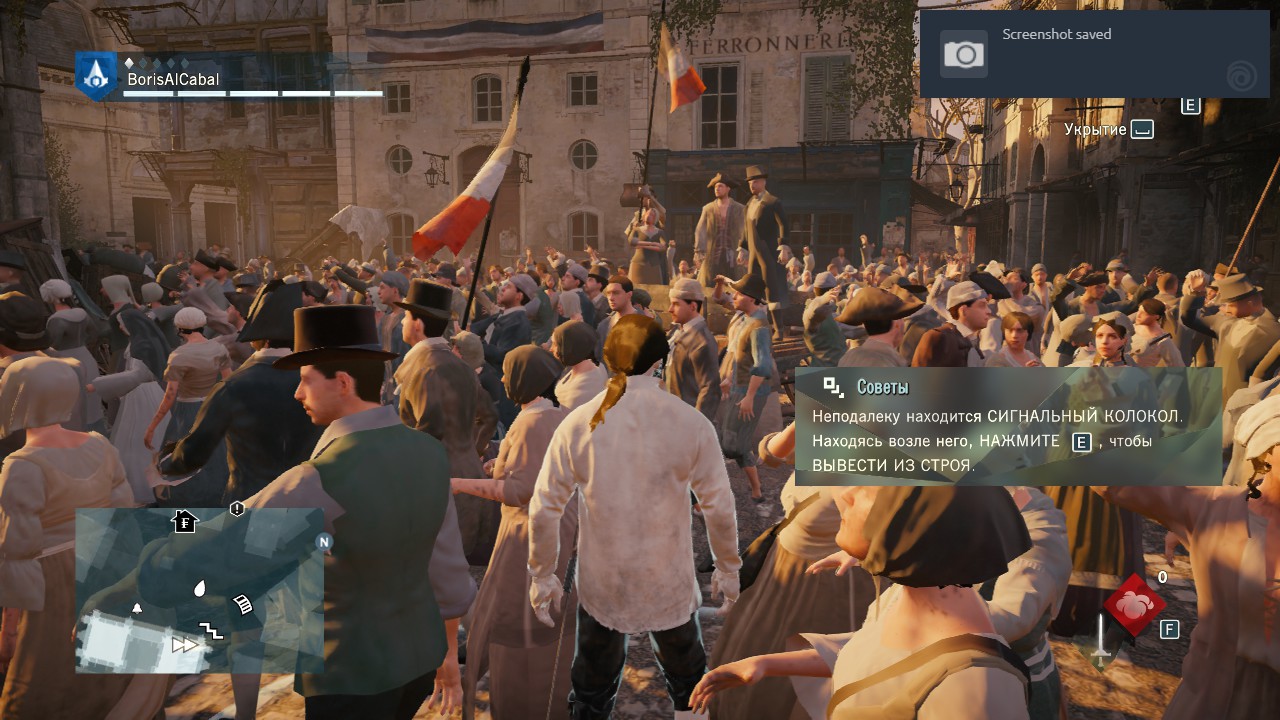This screenshot has width=1280, height=720.
Task: Select the Assassin crest emblem near BorisAlCabal
Action: coord(95,76)
